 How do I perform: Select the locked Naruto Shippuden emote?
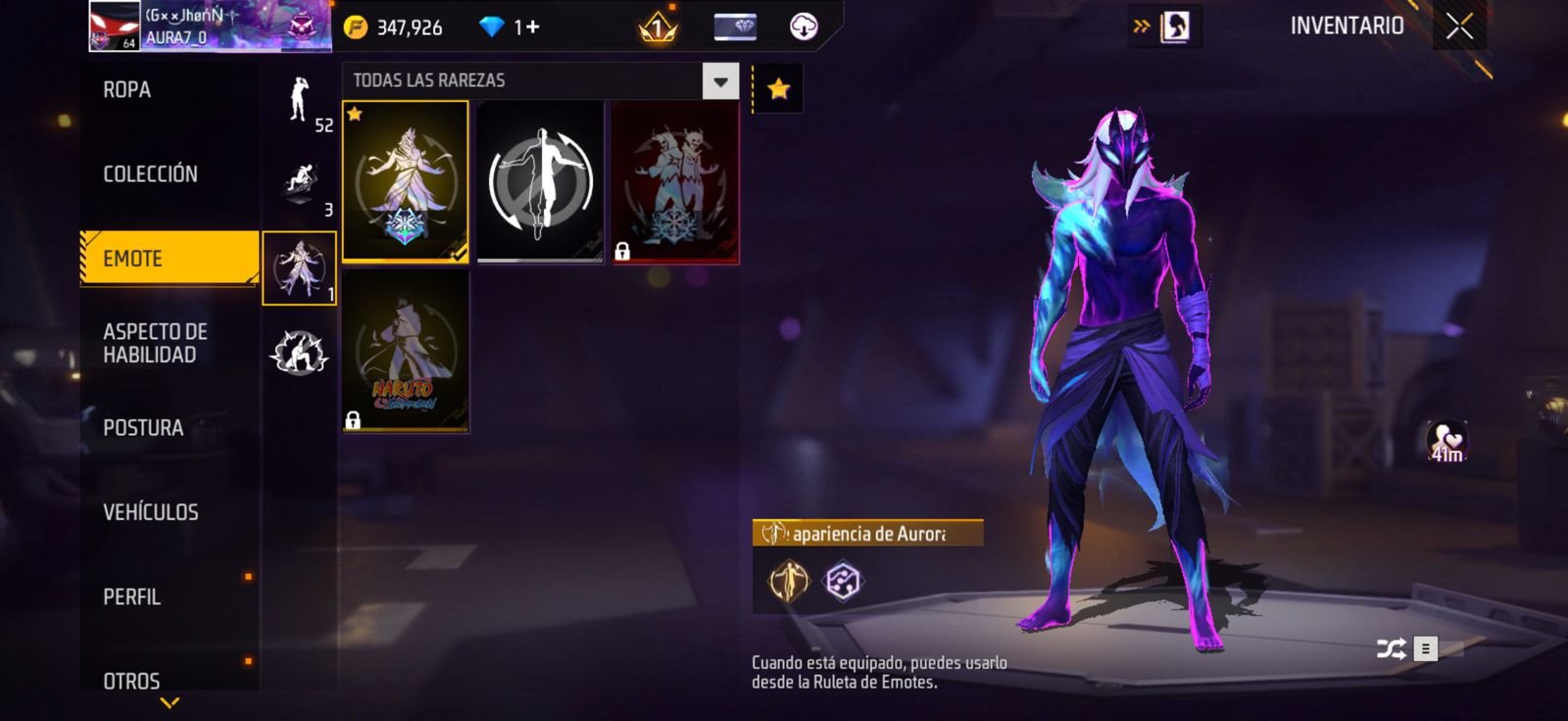[x=405, y=351]
